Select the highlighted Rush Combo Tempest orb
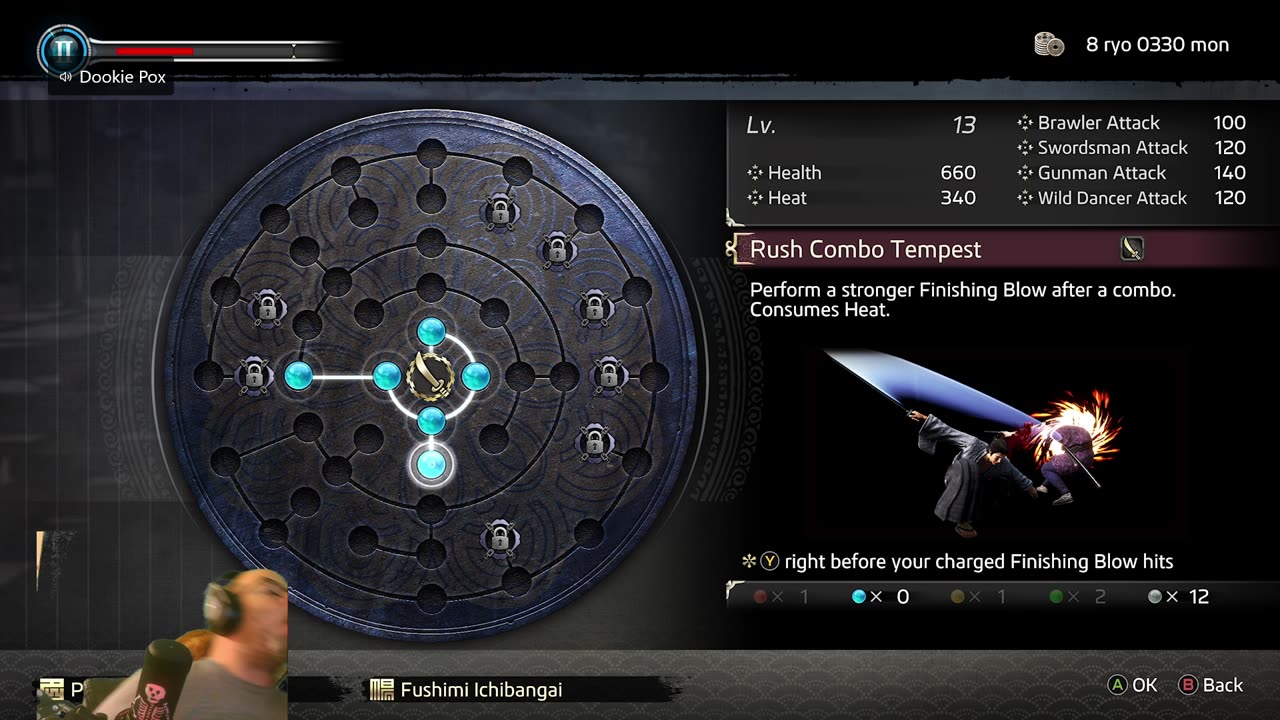The width and height of the screenshot is (1280, 720). (431, 464)
